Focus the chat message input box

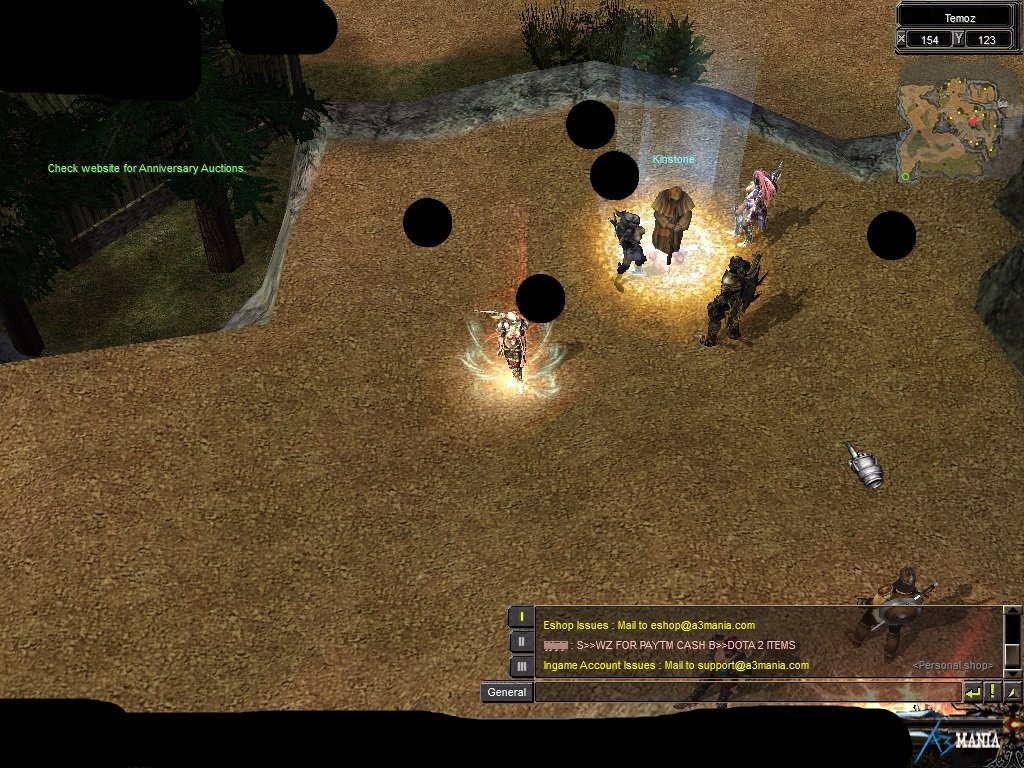click(747, 692)
